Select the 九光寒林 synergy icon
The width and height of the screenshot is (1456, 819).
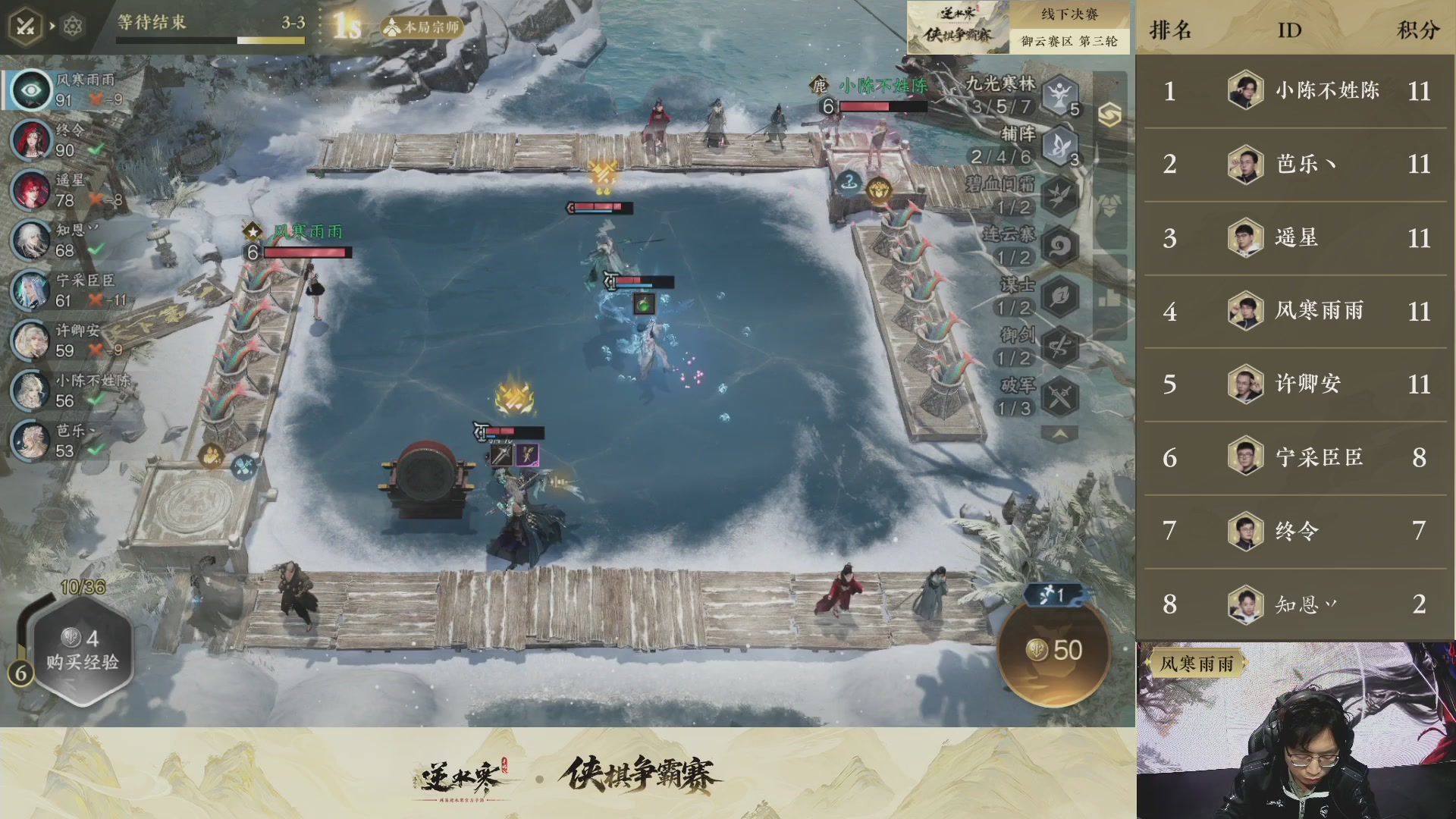click(1057, 96)
